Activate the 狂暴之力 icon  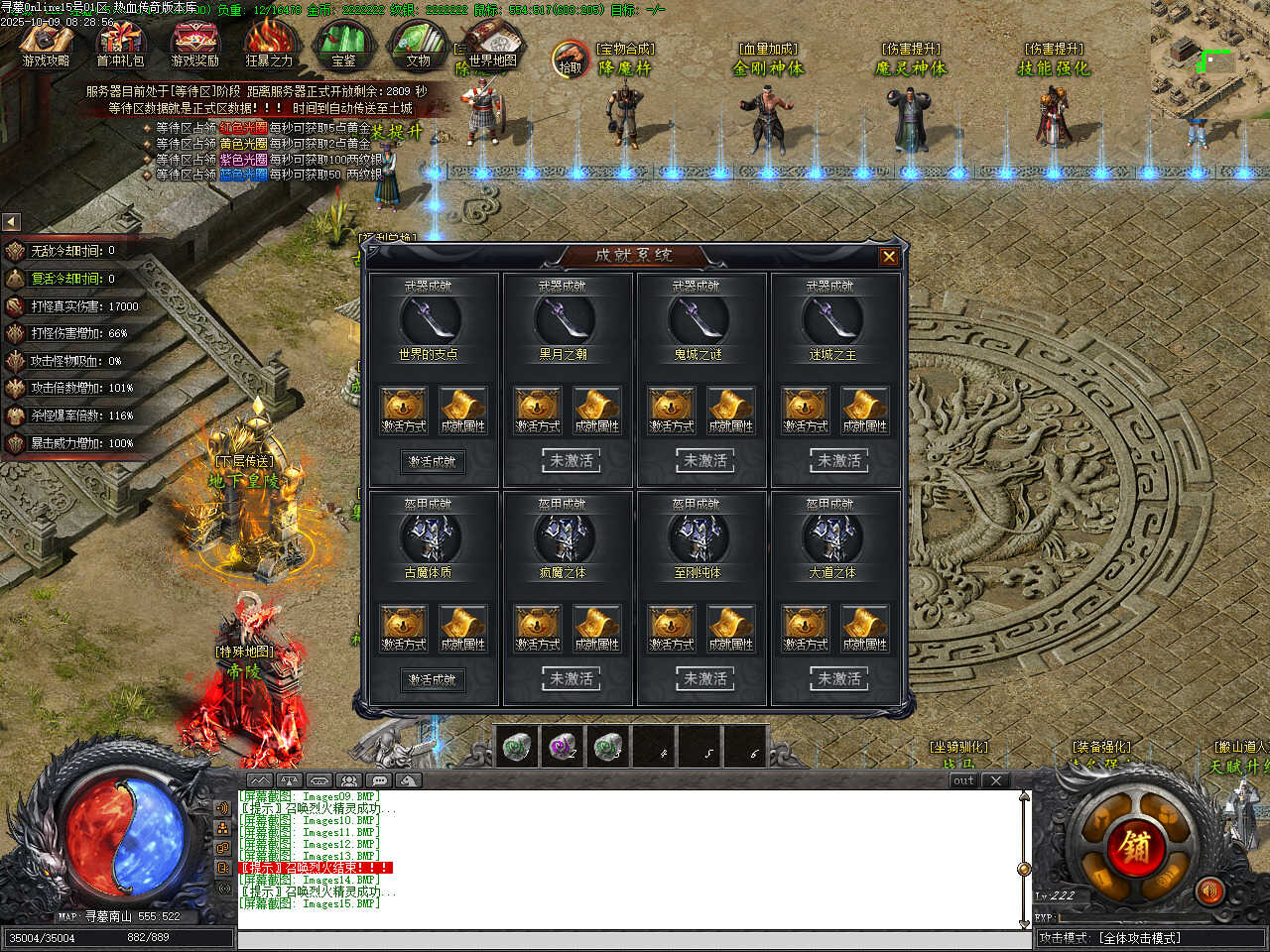pos(269,45)
